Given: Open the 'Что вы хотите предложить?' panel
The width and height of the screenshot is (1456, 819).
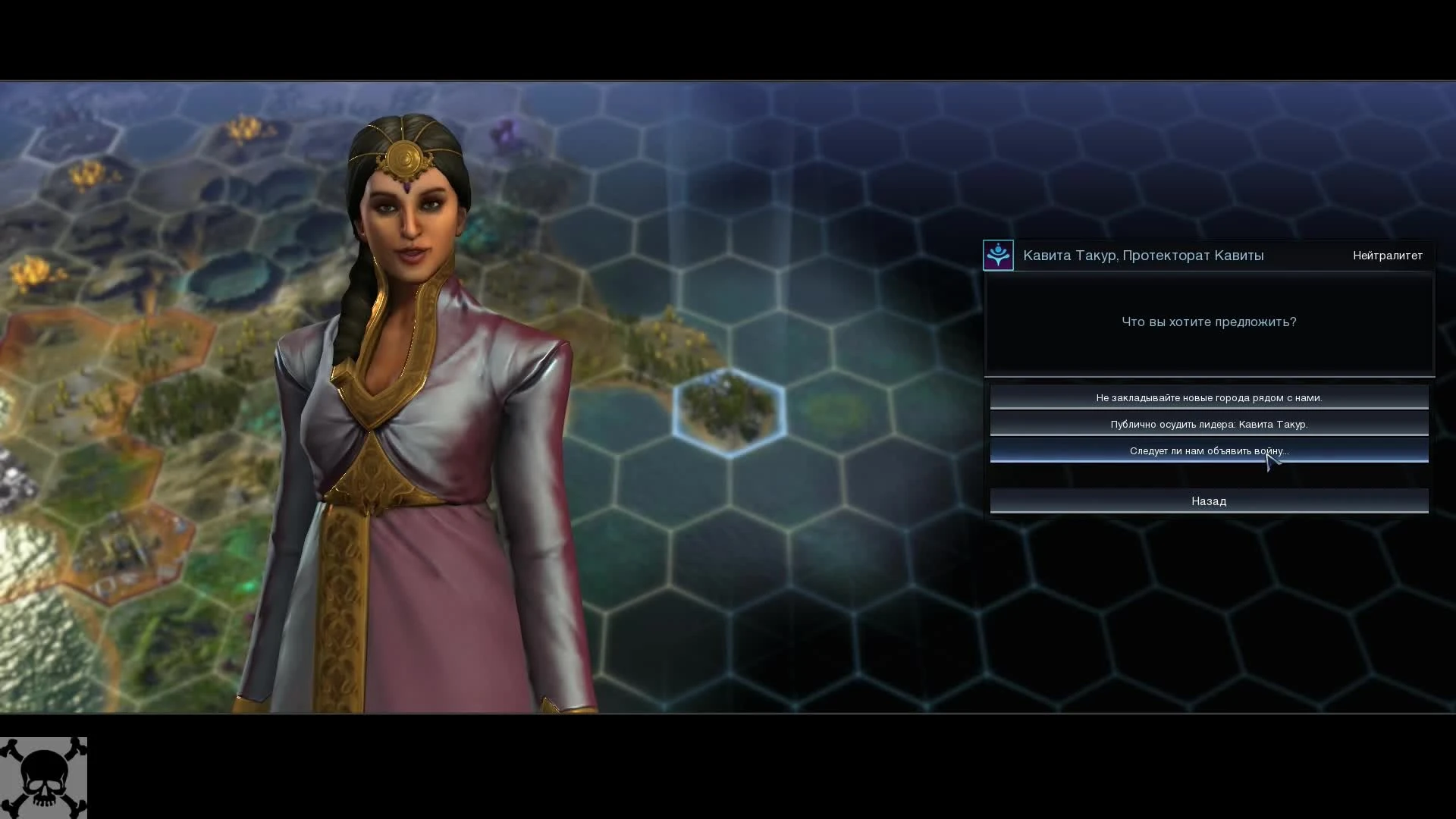Looking at the screenshot, I should 1209,322.
